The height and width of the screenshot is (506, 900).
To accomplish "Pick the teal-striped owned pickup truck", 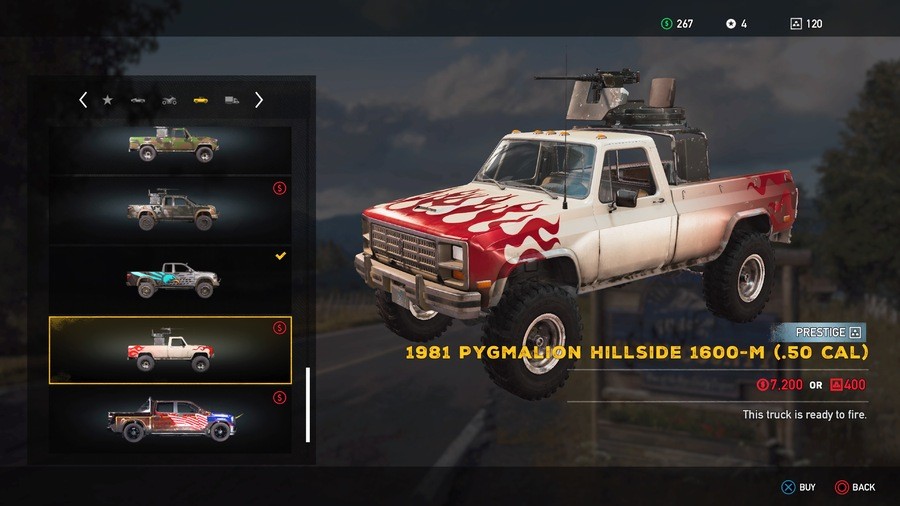I will click(171, 280).
